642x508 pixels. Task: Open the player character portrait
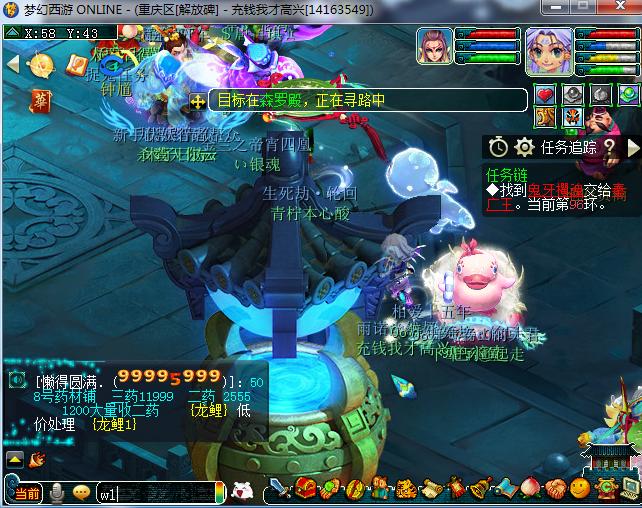click(x=548, y=50)
